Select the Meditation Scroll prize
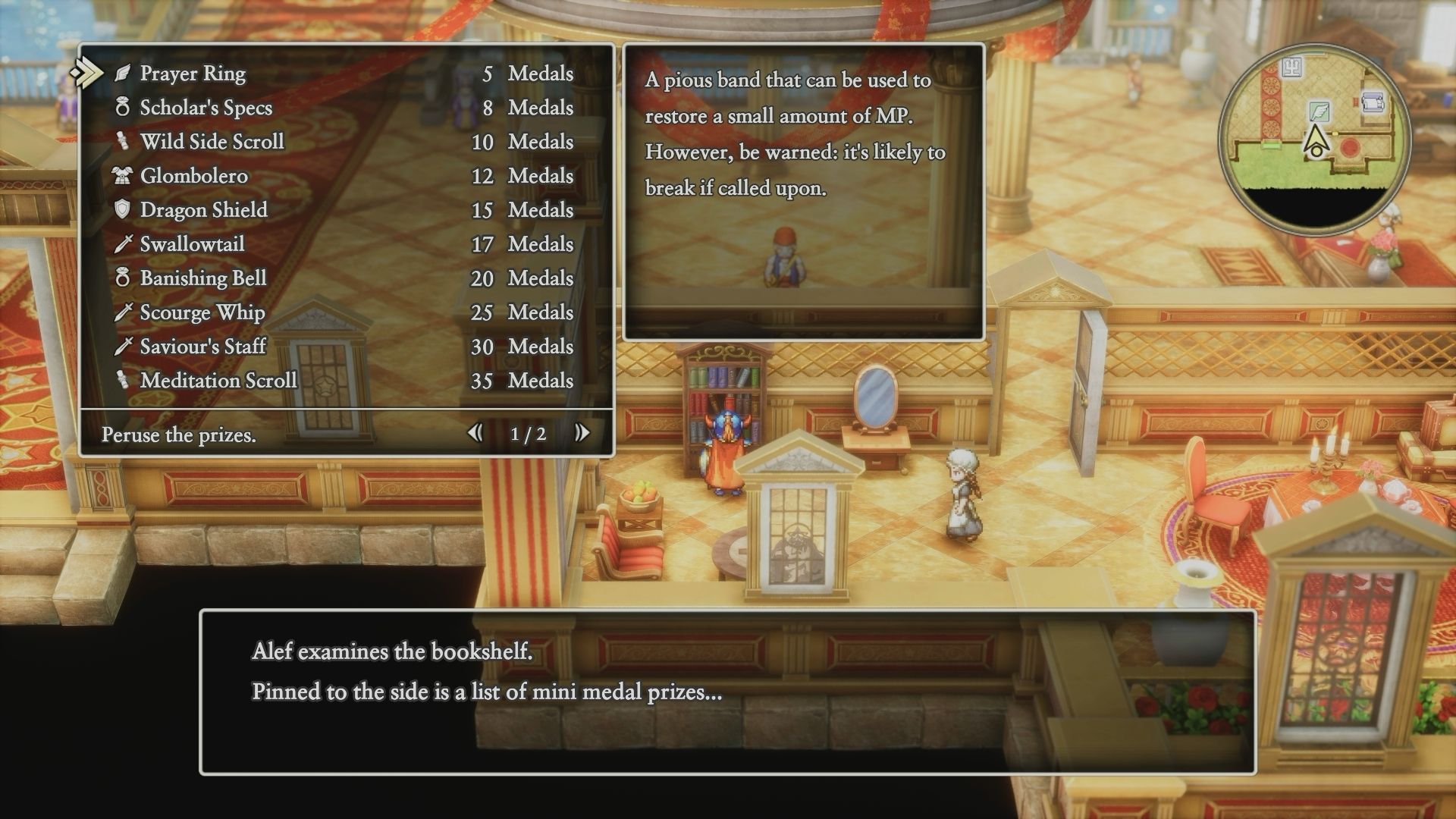This screenshot has height=819, width=1456. click(x=218, y=381)
